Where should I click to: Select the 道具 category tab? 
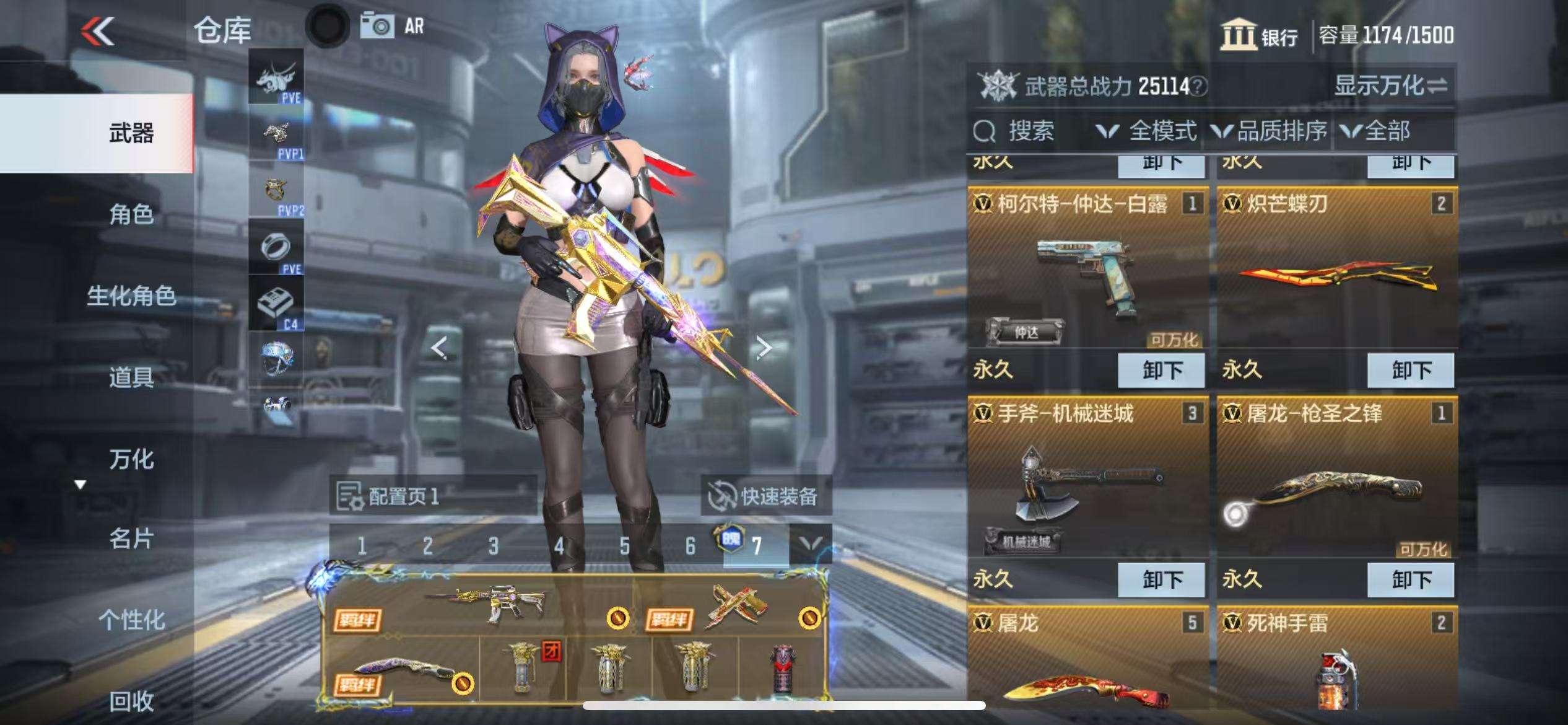(x=131, y=377)
